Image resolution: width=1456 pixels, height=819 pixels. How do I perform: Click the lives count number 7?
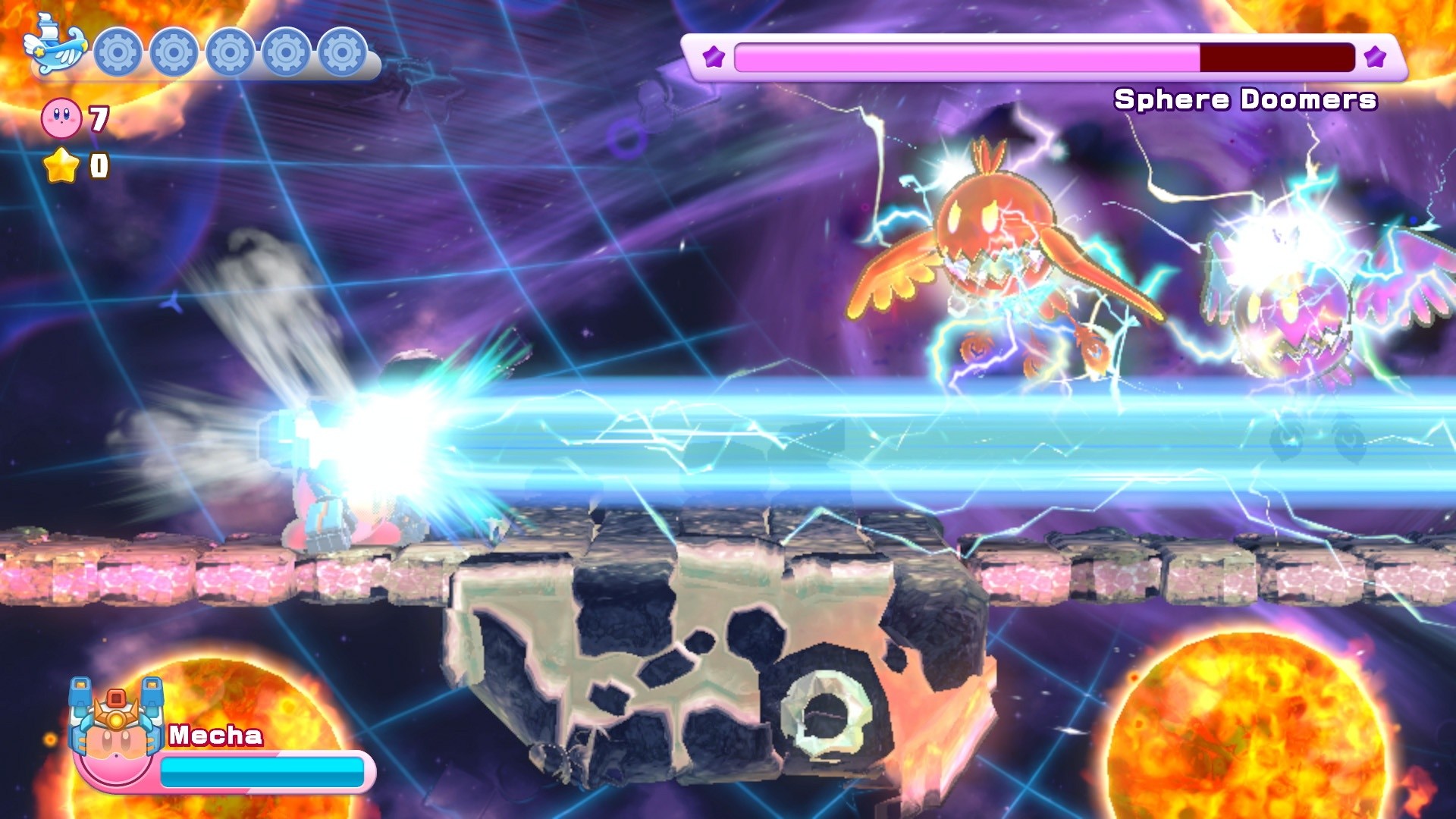(x=99, y=120)
